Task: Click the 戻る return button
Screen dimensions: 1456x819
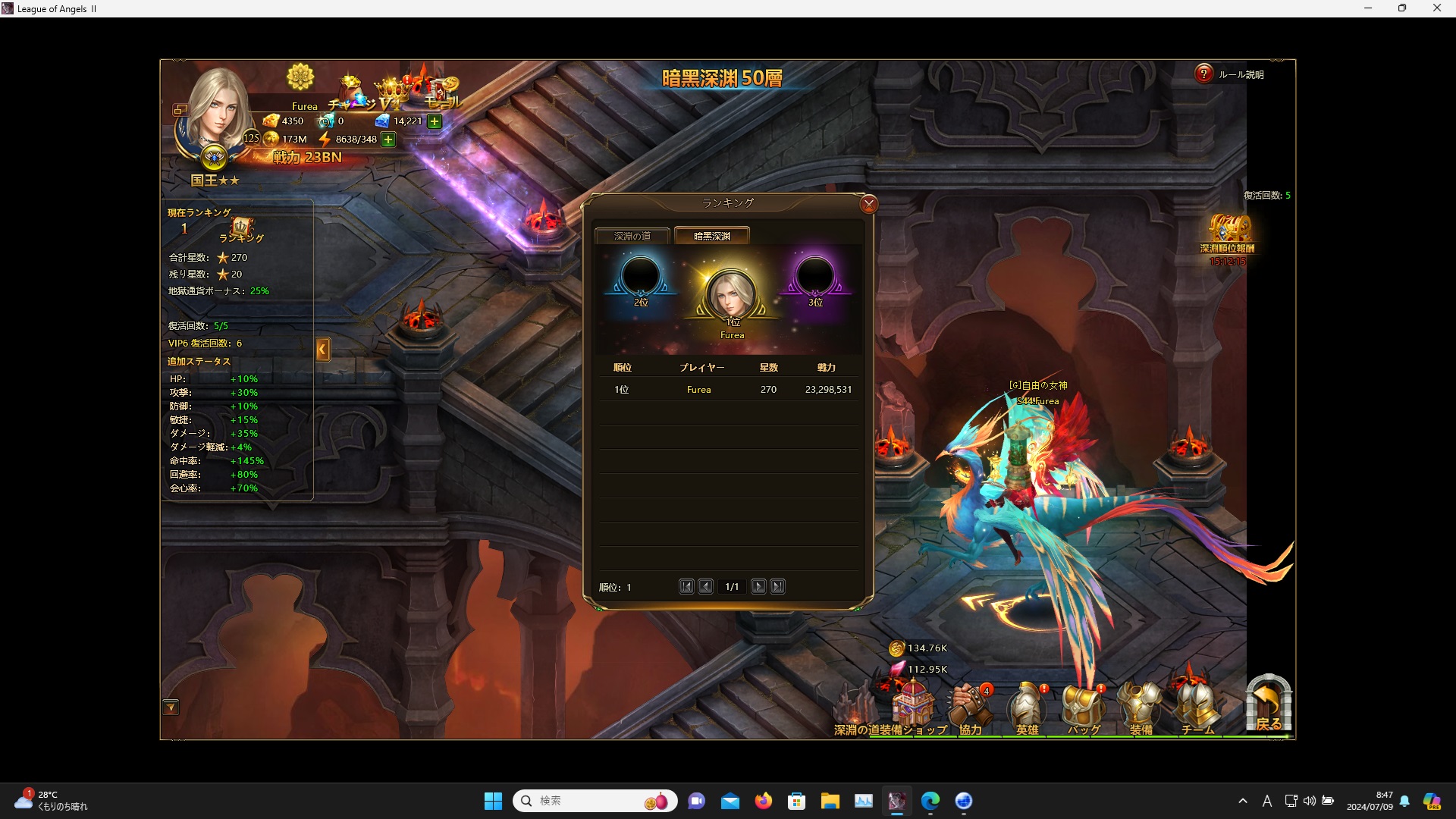Action: pyautogui.click(x=1268, y=704)
